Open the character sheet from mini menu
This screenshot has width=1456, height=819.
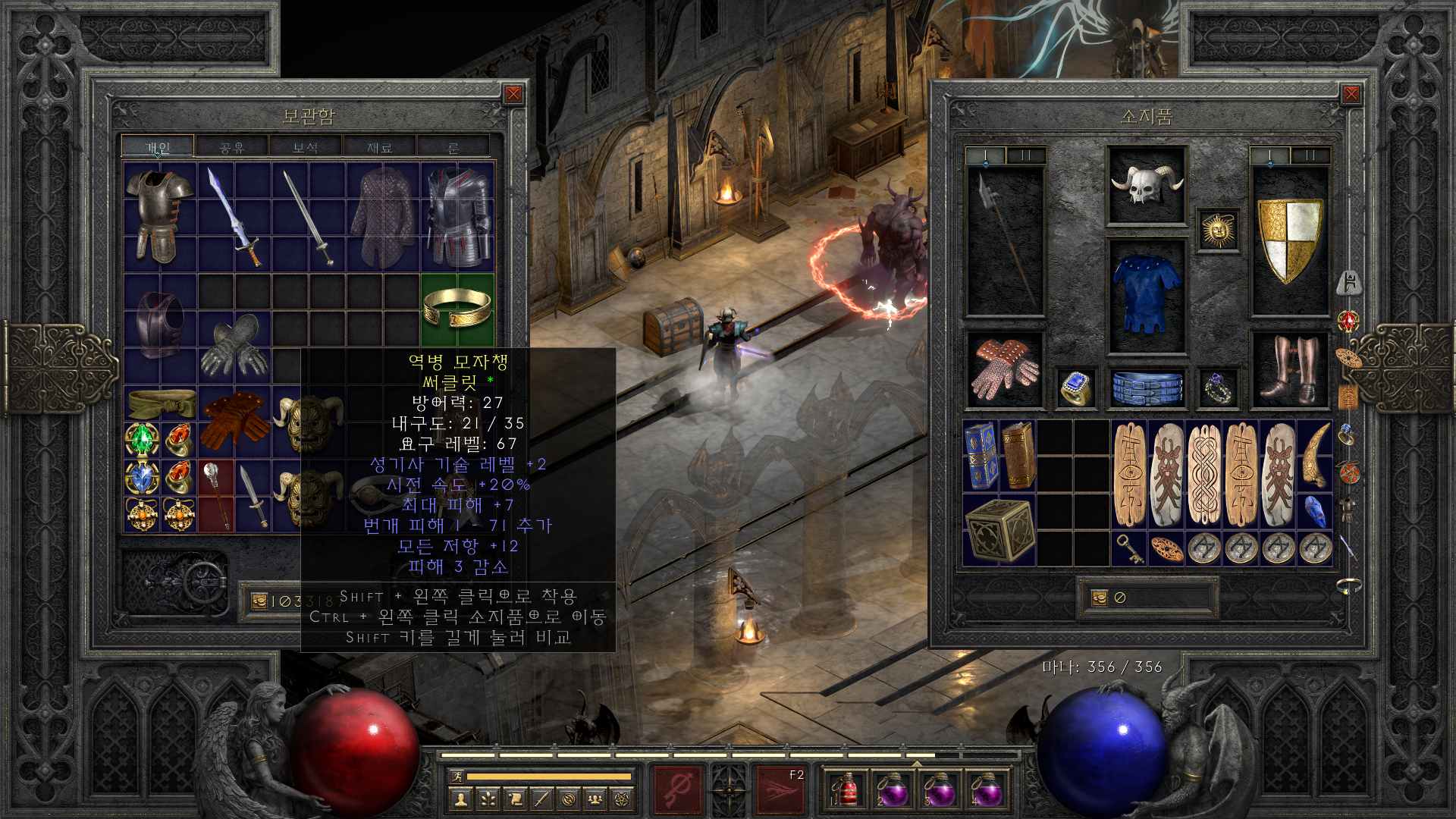coord(460,799)
